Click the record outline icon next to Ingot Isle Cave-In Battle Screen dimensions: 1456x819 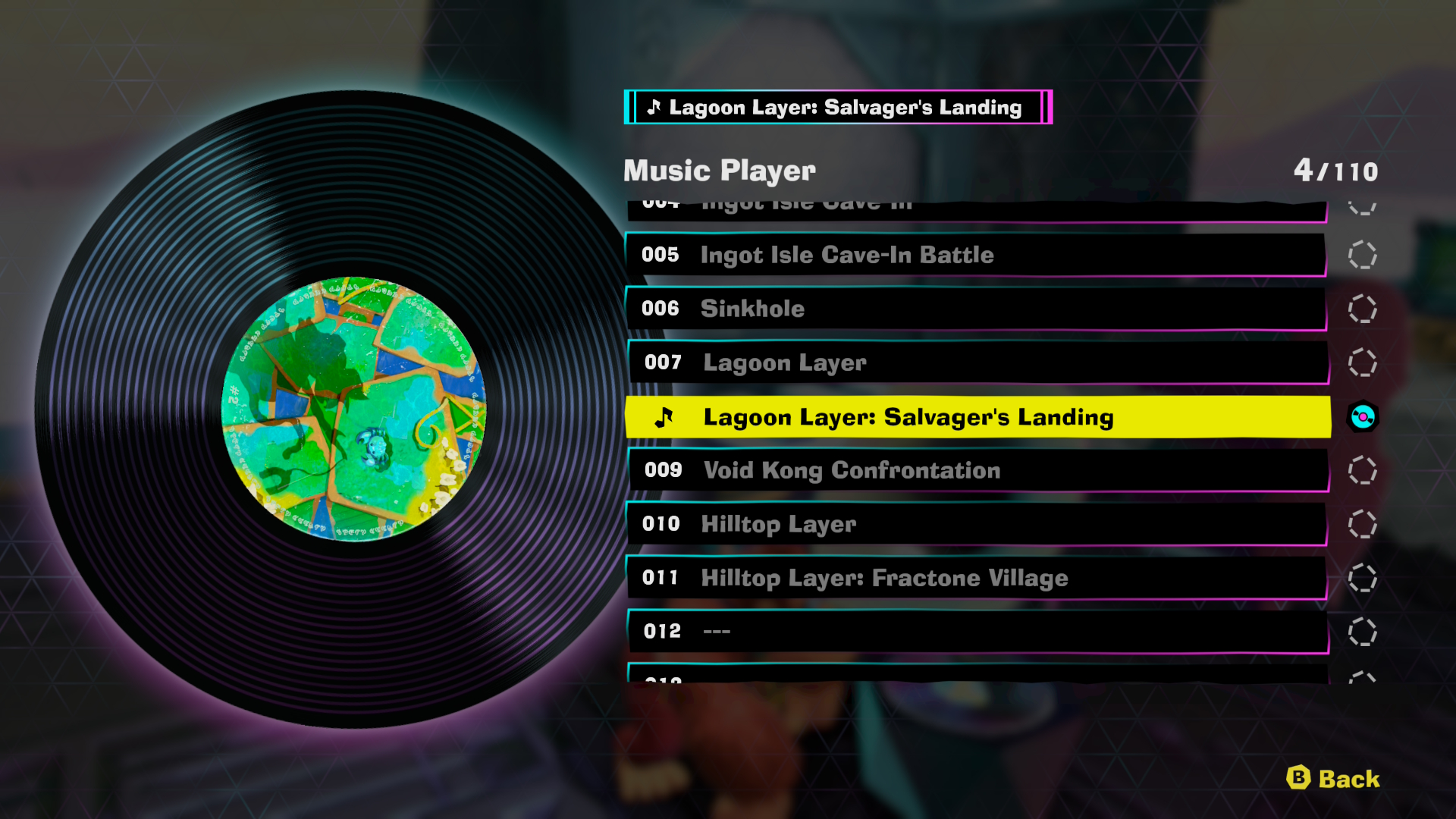1363,255
